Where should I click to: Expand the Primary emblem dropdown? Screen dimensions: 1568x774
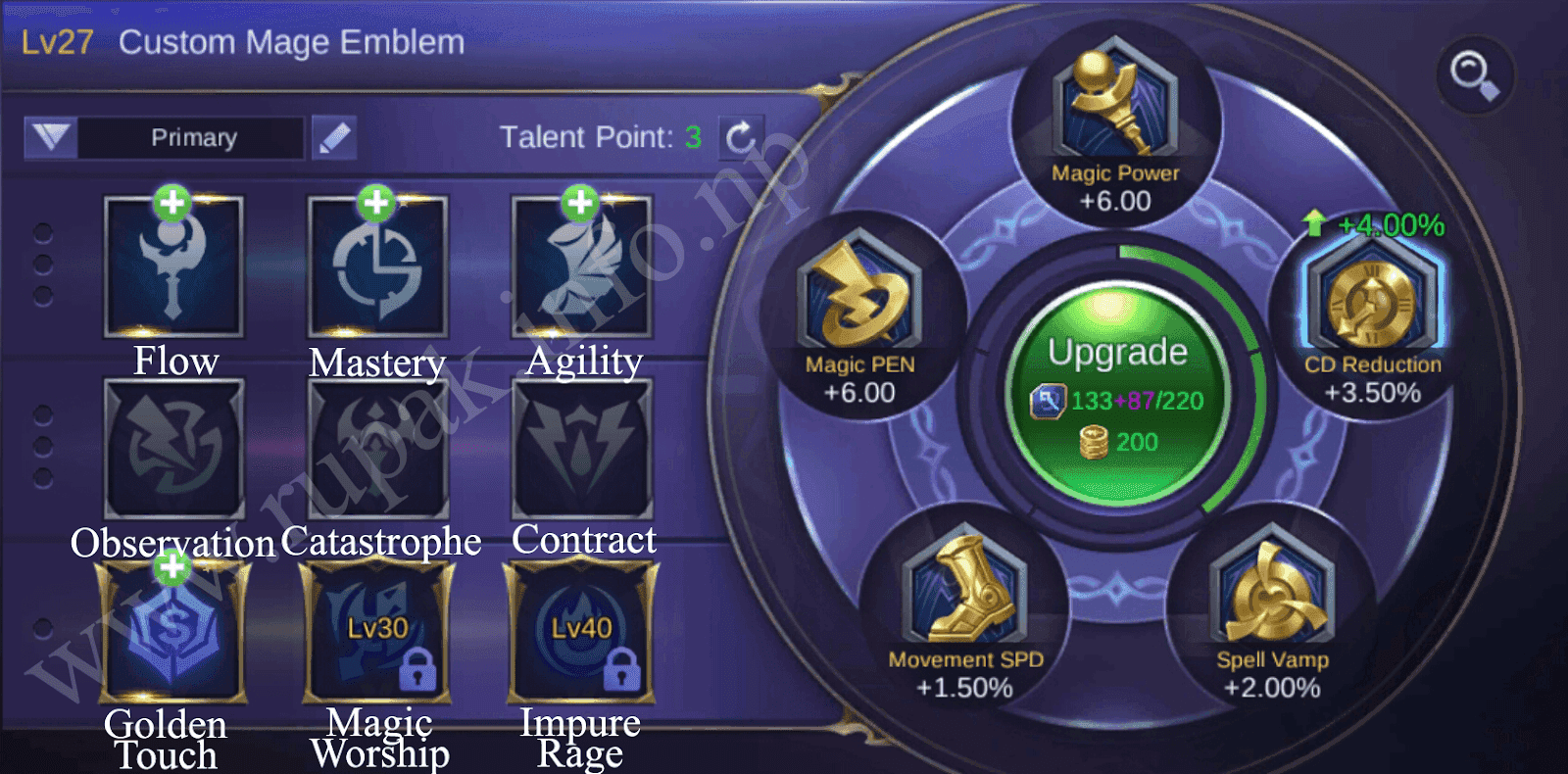pos(54,137)
